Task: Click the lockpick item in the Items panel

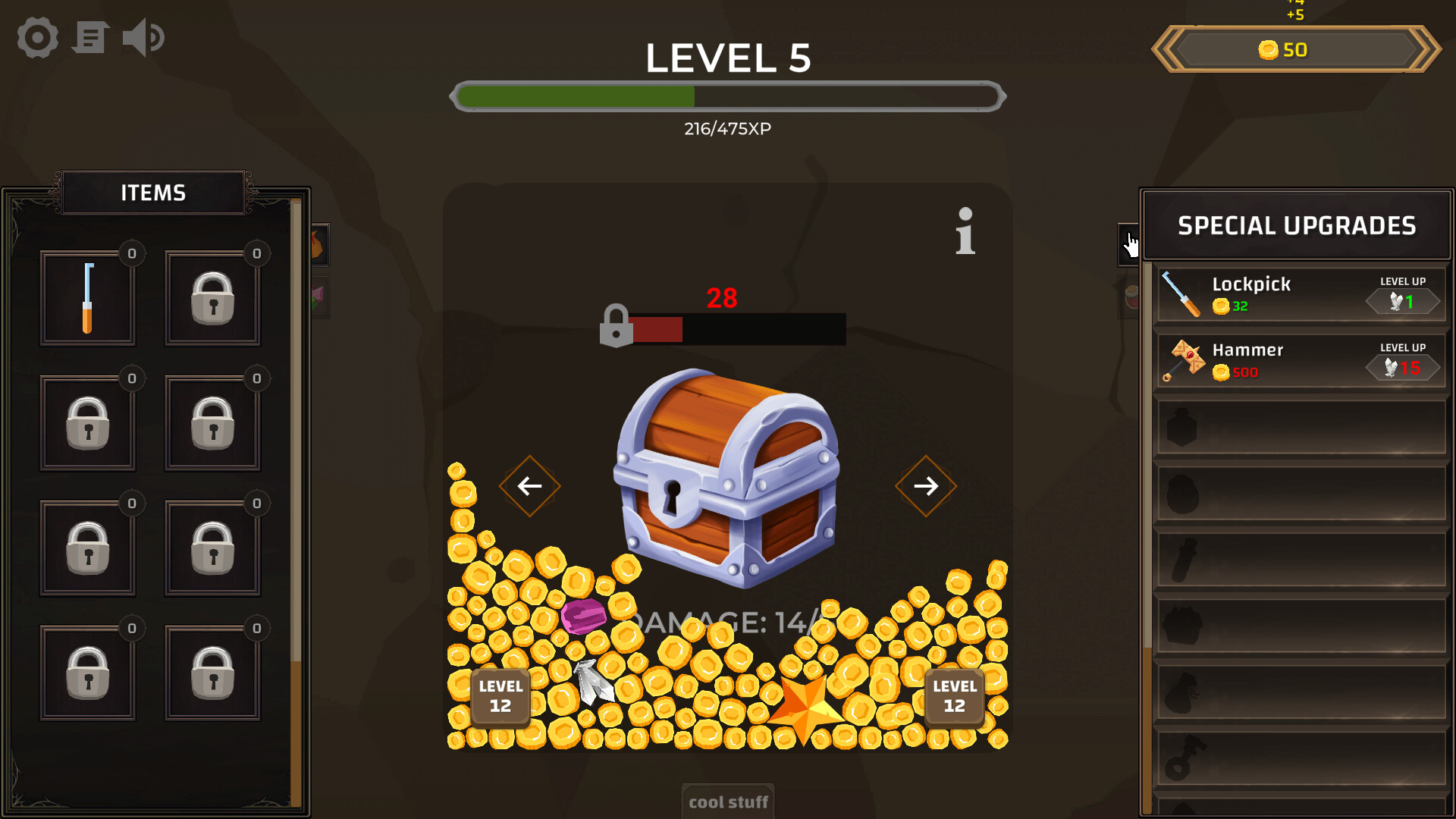Action: tap(88, 297)
